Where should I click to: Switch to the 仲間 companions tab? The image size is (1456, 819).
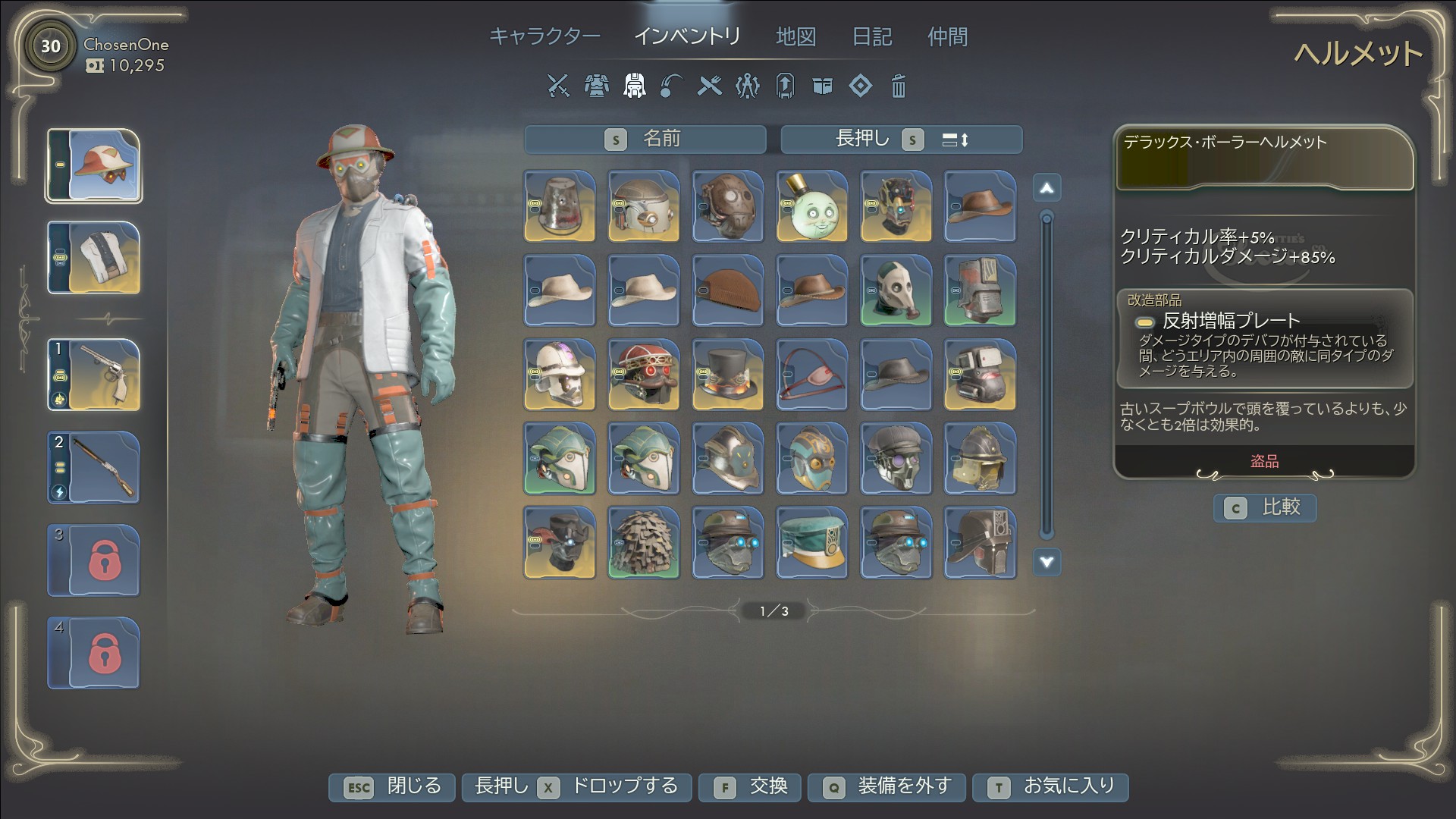(x=947, y=36)
